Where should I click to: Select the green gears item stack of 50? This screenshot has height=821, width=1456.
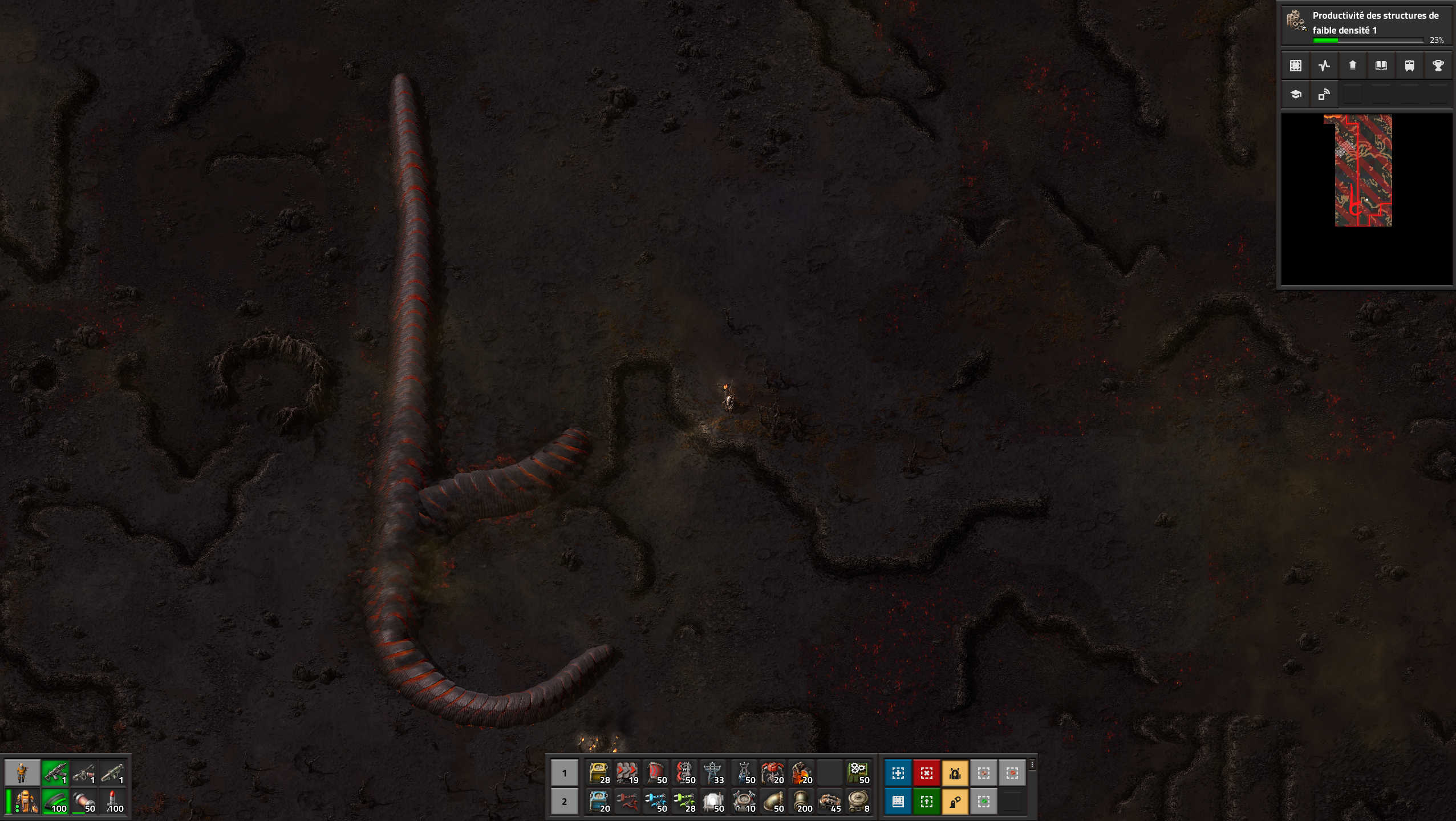pos(857,773)
